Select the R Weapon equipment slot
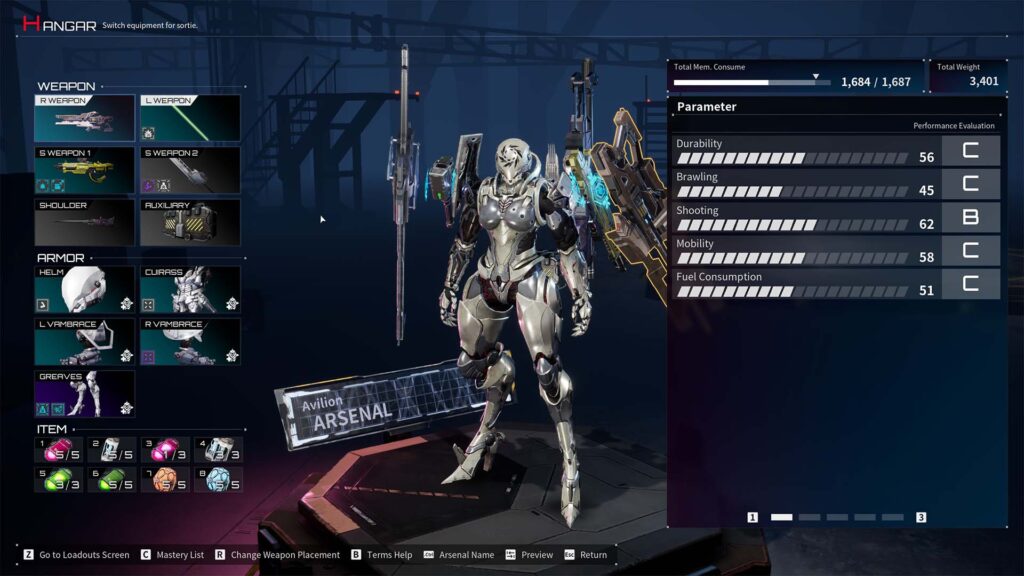The height and width of the screenshot is (576, 1024). (x=85, y=119)
